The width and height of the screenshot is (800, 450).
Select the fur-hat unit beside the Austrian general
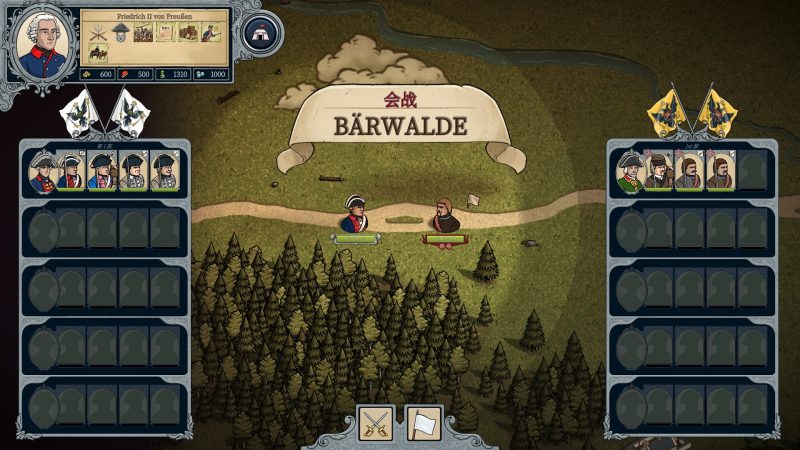pos(659,172)
